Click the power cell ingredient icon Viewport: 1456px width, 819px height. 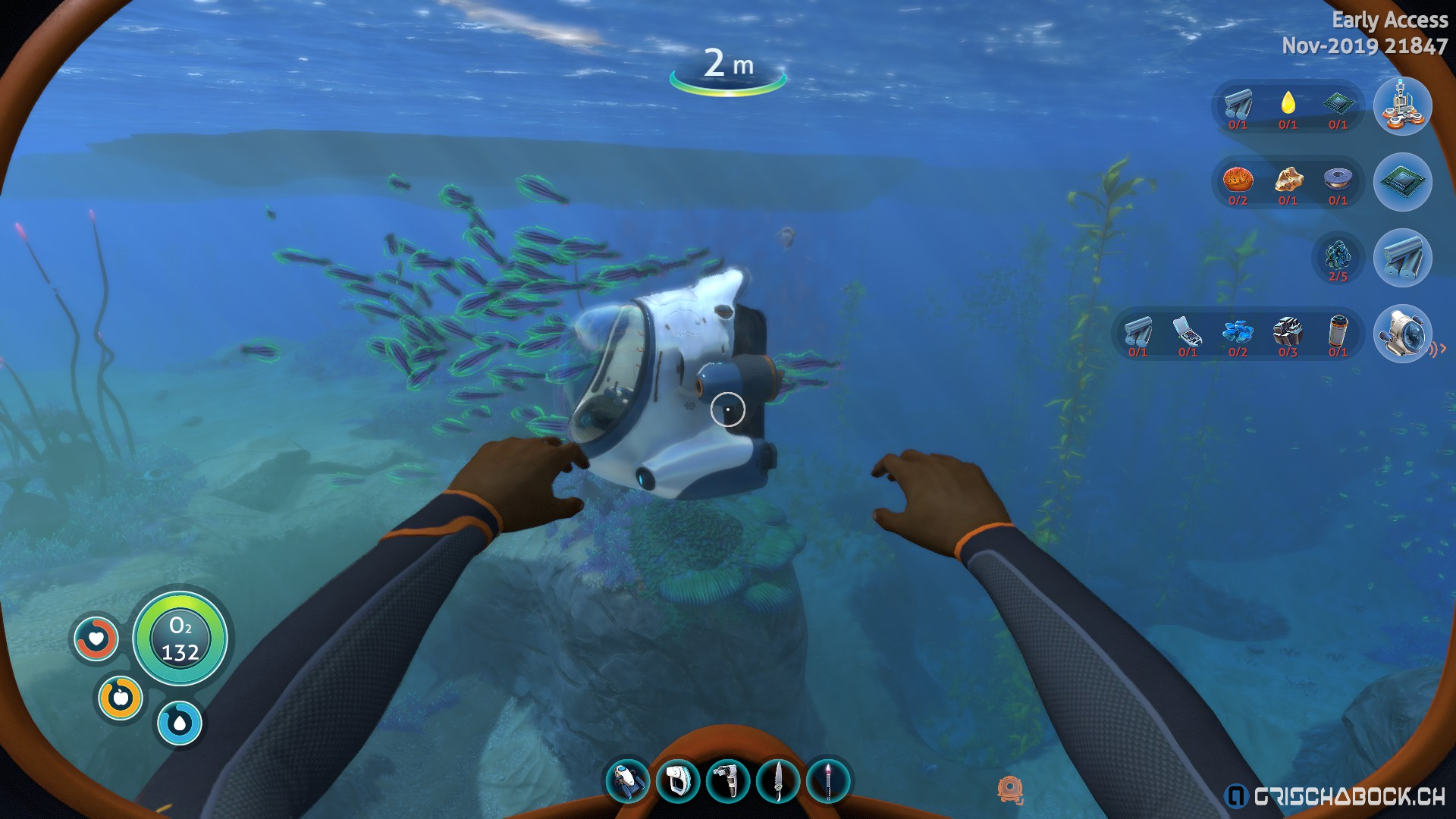(1338, 332)
